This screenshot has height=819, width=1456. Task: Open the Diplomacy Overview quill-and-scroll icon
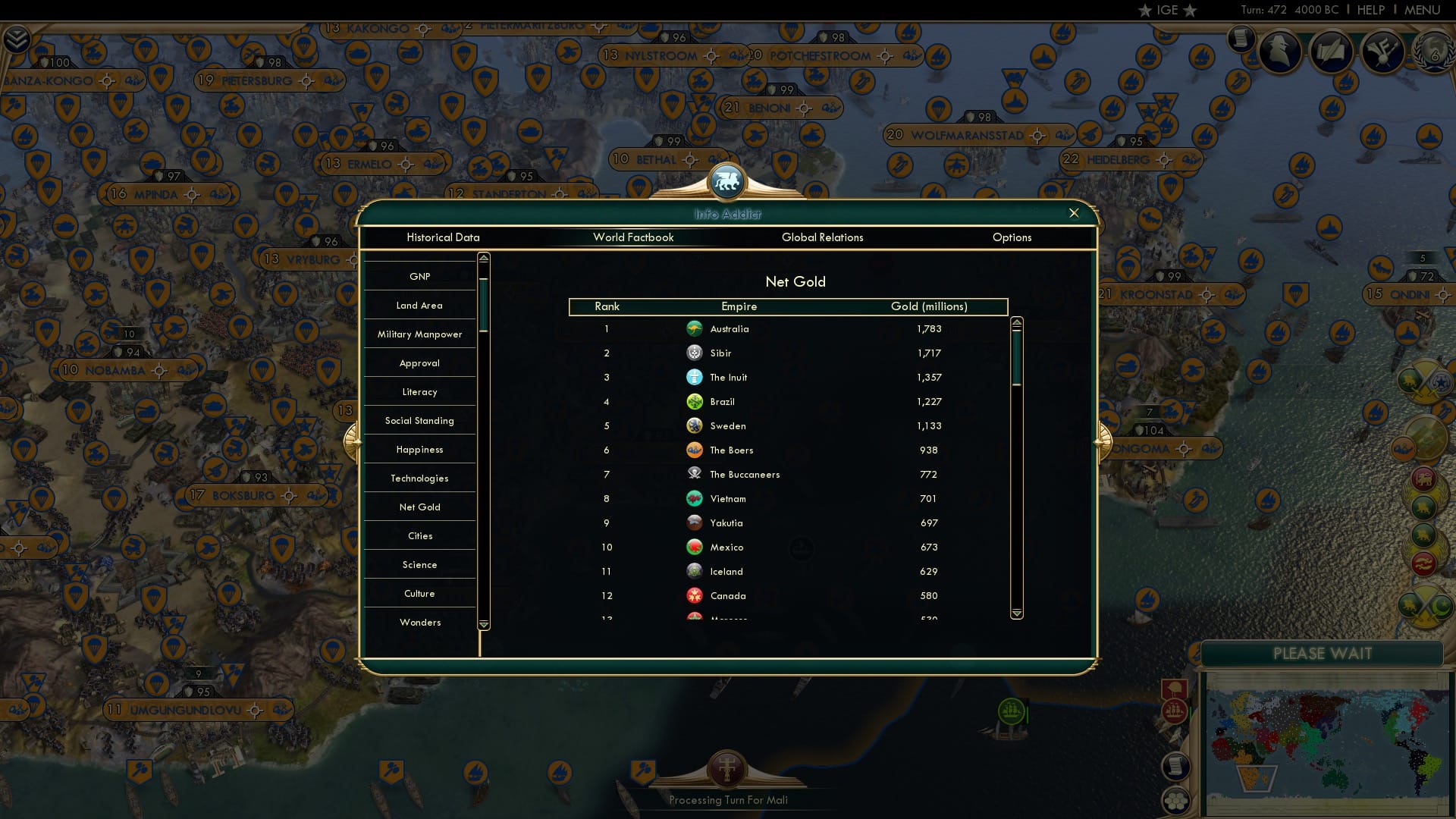point(1332,52)
